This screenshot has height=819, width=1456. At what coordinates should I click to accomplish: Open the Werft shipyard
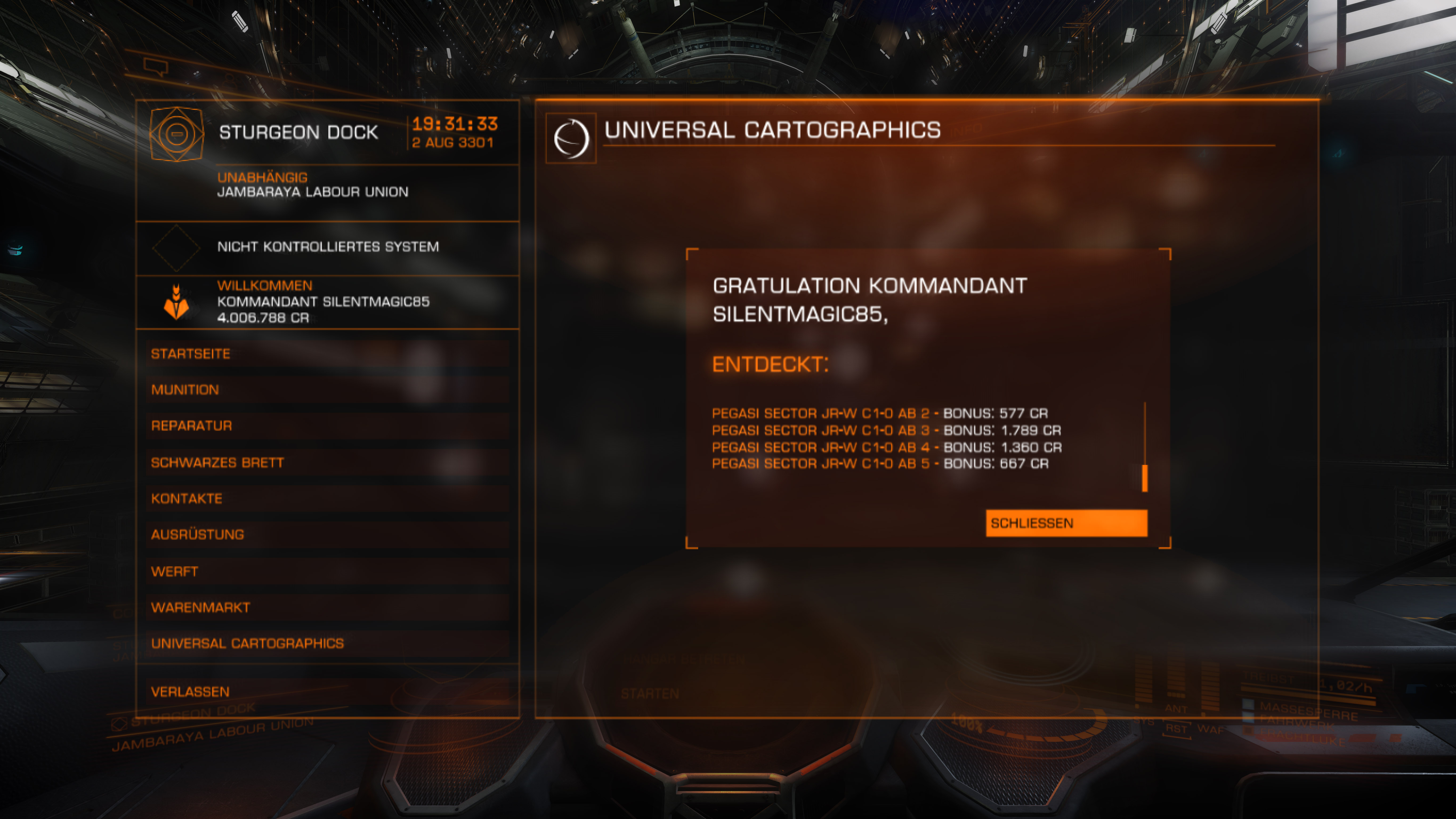tap(327, 571)
